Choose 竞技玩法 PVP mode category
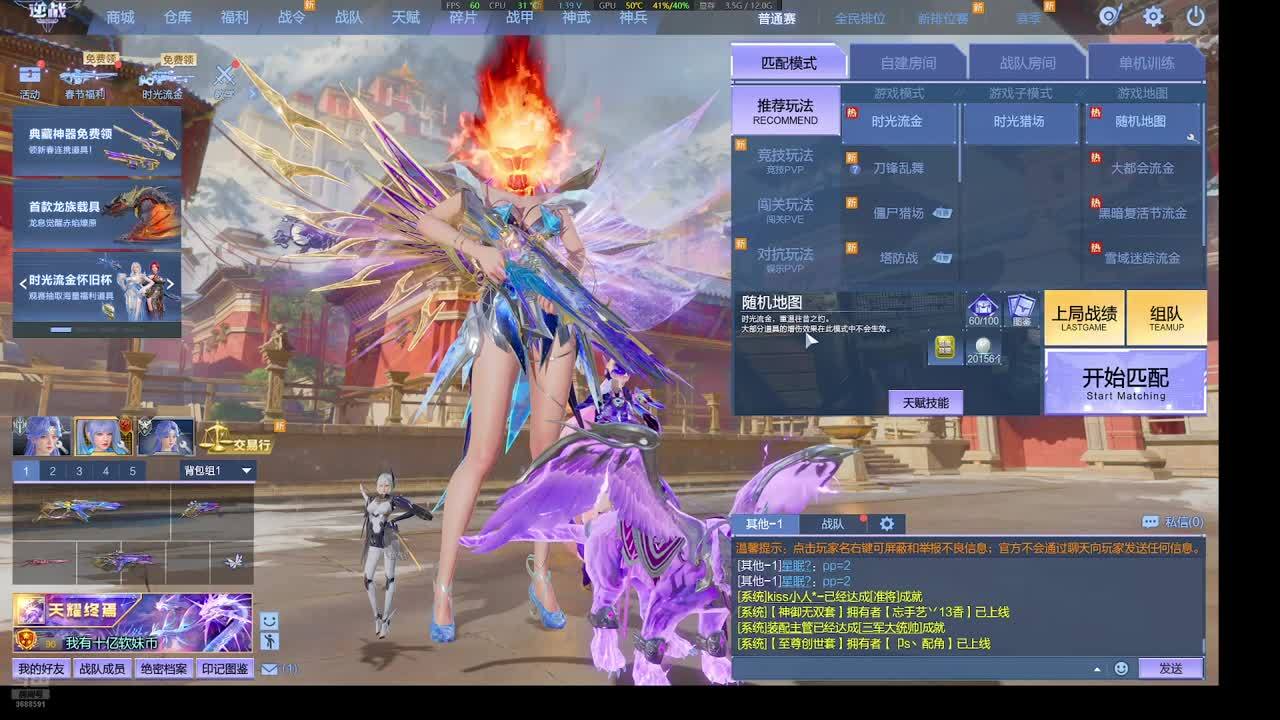 click(x=785, y=160)
